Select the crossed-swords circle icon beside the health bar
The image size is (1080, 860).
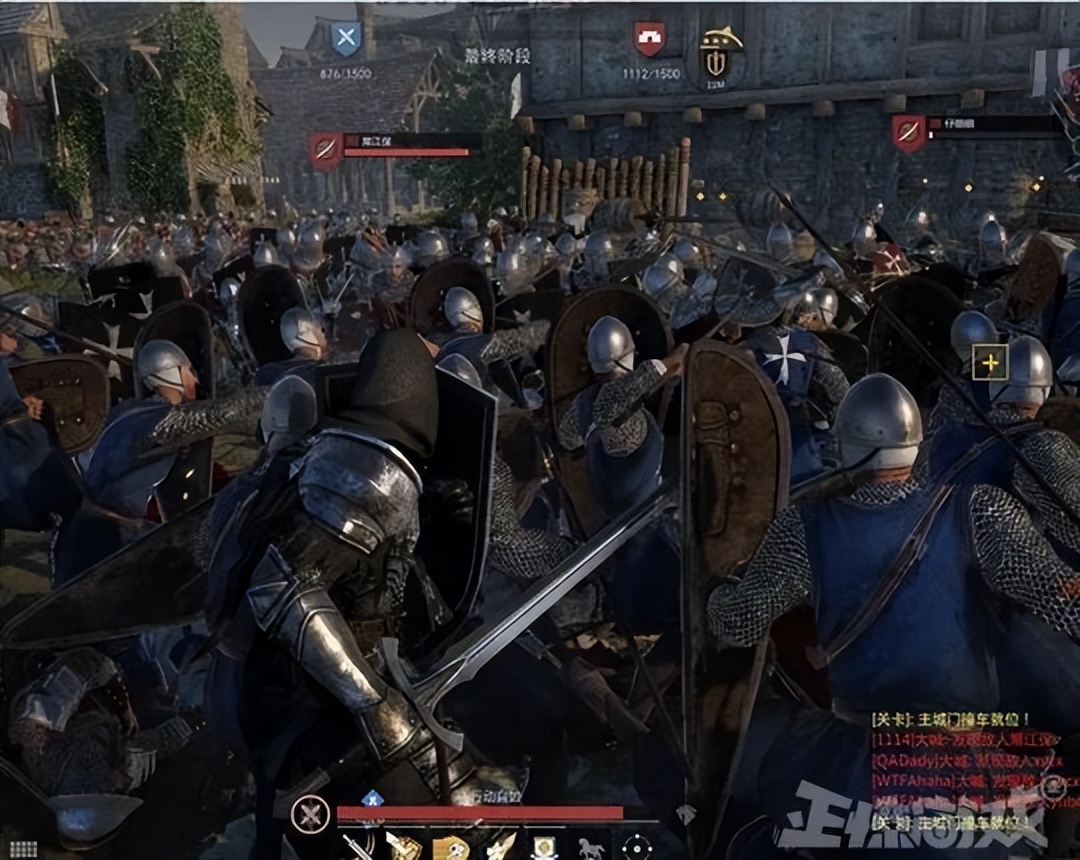click(311, 814)
